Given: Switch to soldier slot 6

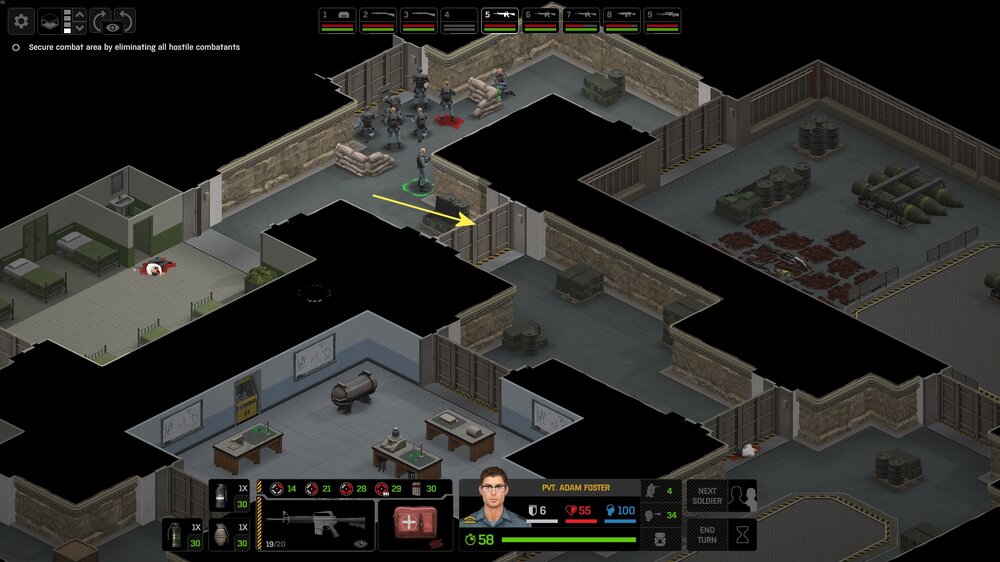Looking at the screenshot, I should pyautogui.click(x=541, y=20).
